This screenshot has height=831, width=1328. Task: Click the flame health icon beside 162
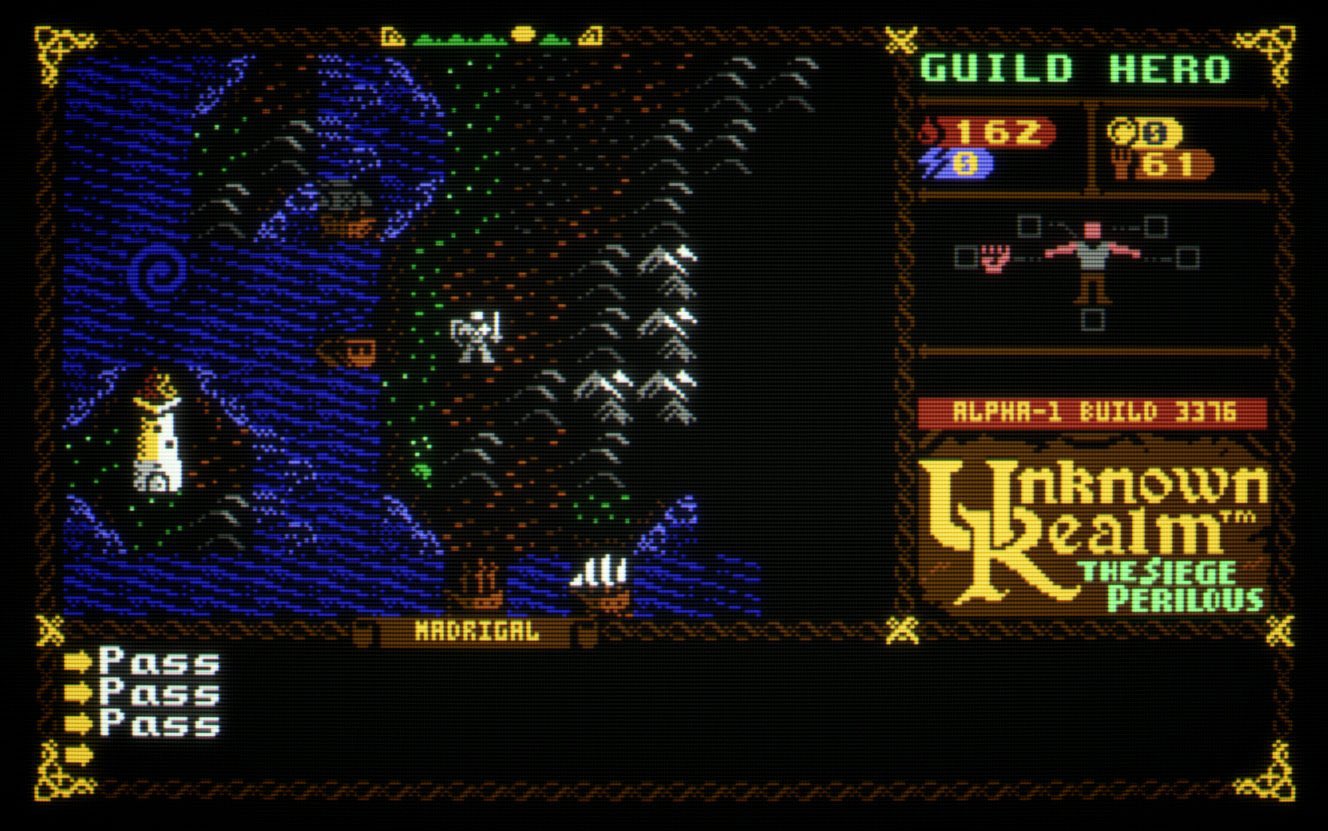pos(930,130)
